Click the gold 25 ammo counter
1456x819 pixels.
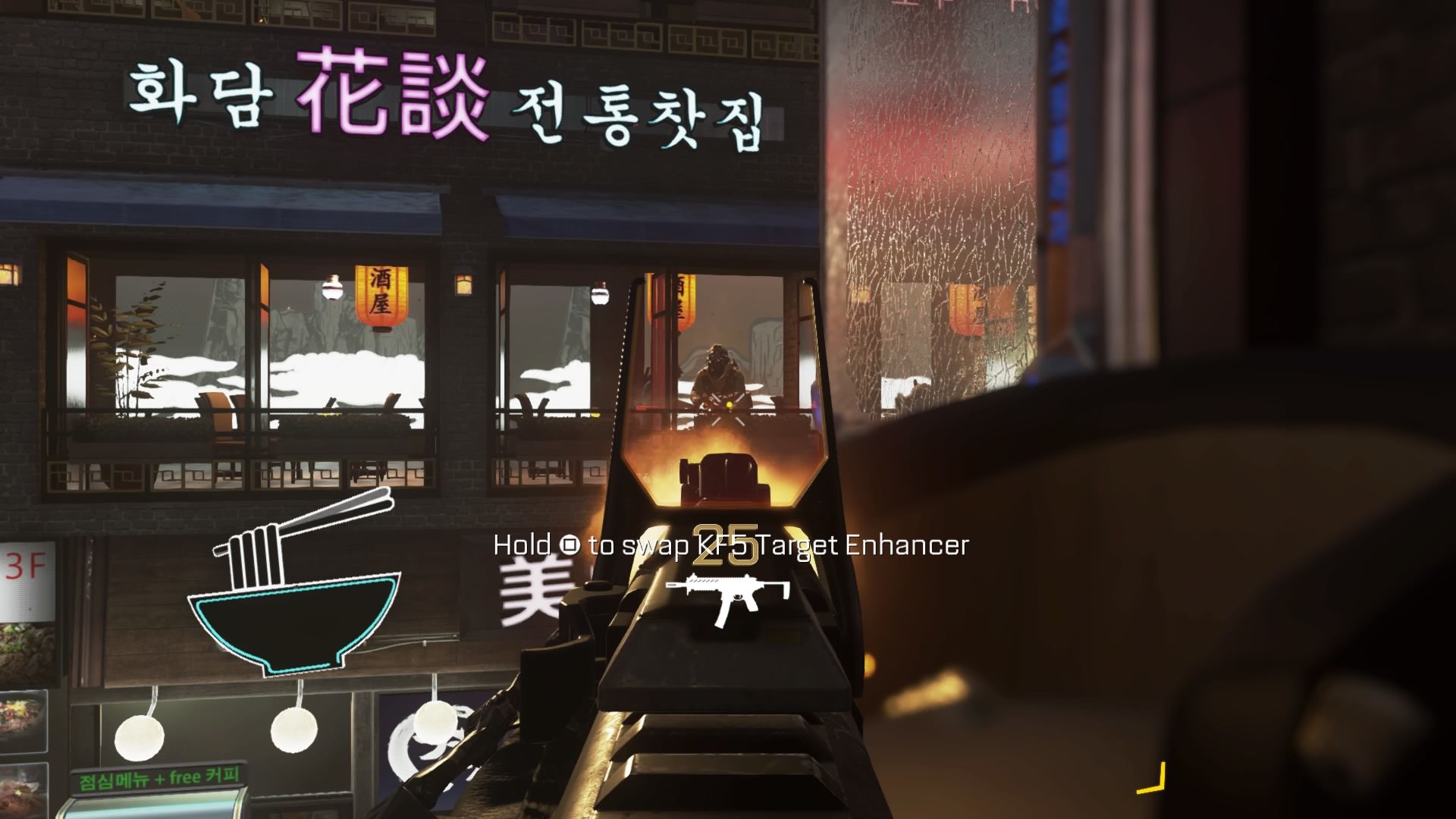726,544
